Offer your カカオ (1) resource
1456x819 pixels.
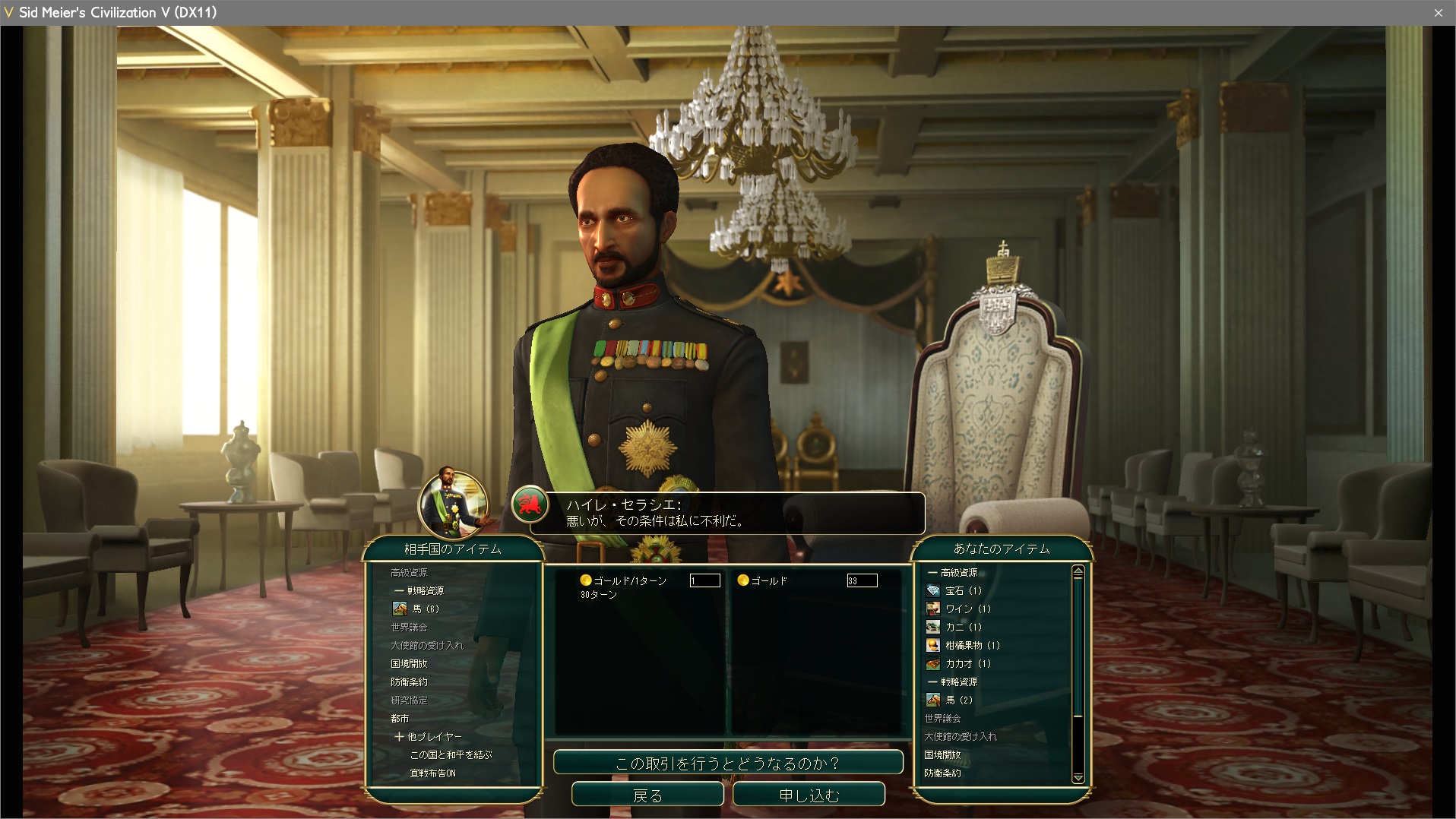coord(967,663)
